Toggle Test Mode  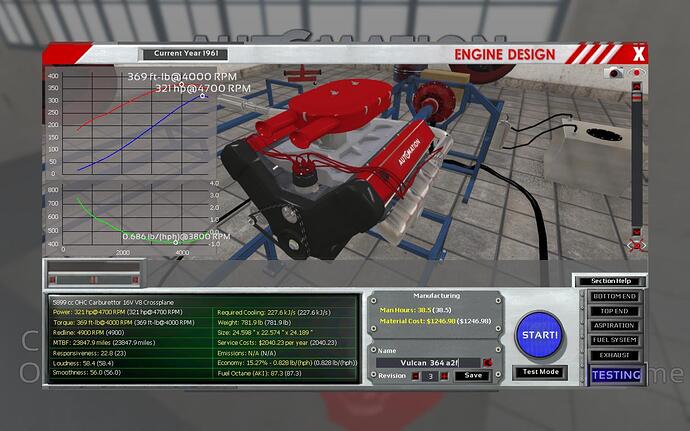[x=542, y=372]
